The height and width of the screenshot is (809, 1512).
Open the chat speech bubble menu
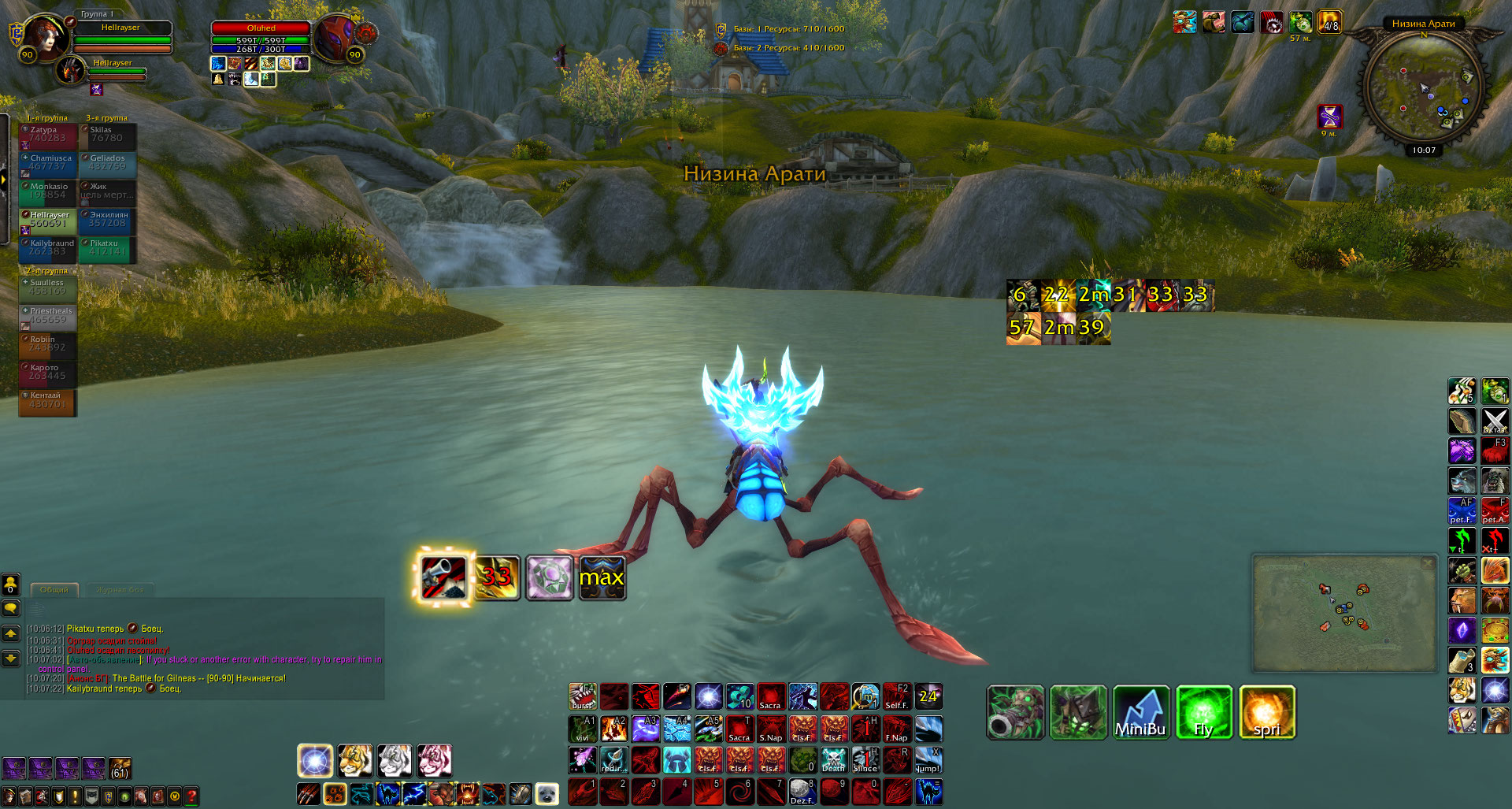pyautogui.click(x=11, y=608)
